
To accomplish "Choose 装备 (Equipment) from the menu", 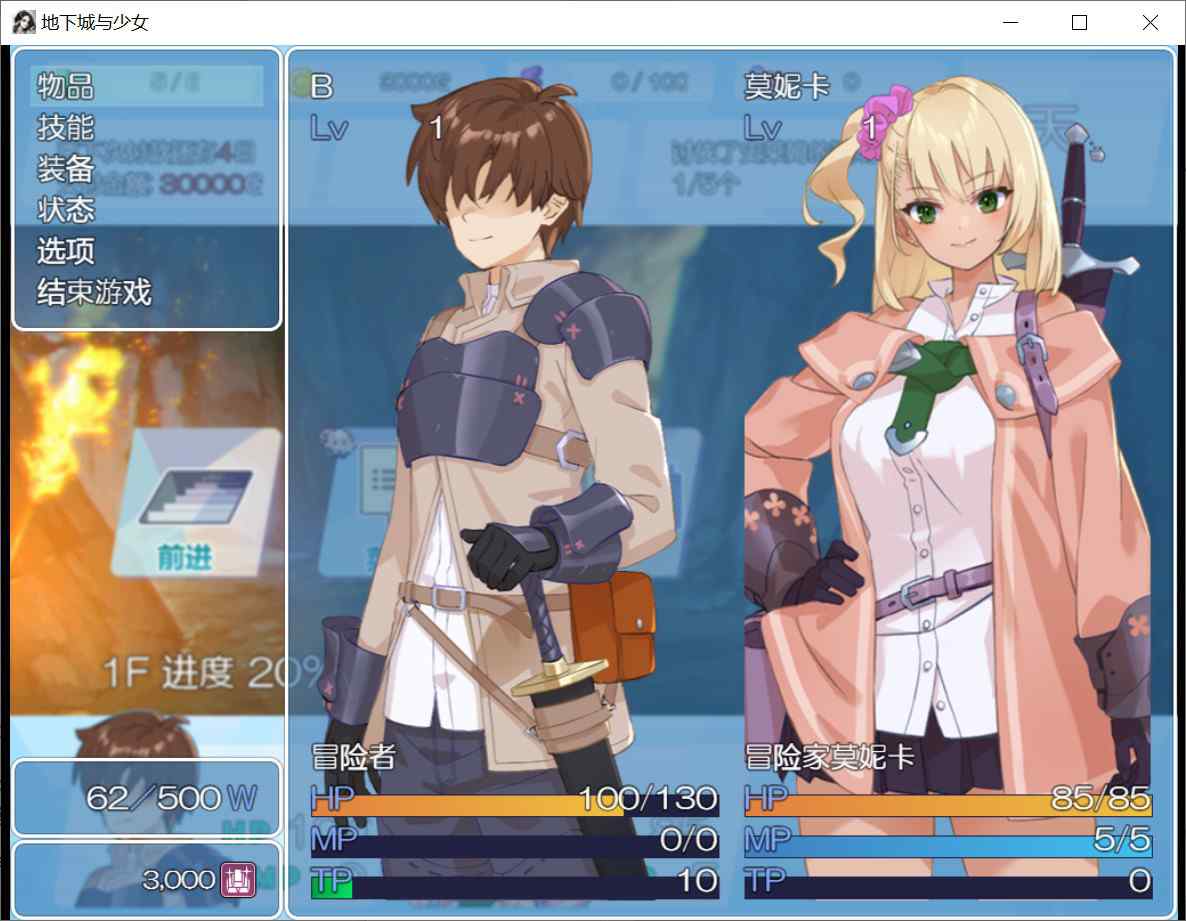I will 66,169.
